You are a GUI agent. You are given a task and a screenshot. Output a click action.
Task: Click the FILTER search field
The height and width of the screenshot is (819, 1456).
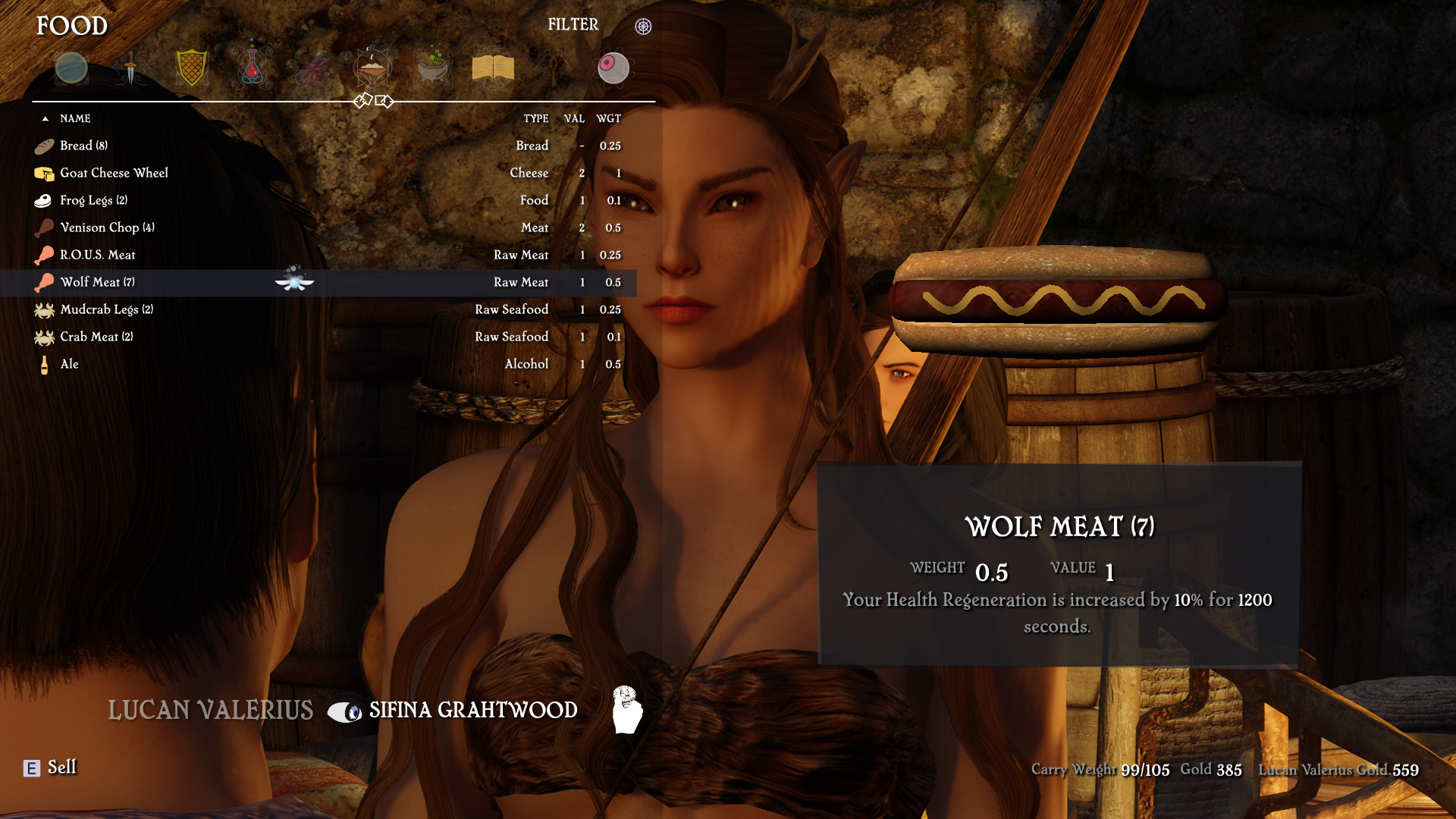coord(573,25)
